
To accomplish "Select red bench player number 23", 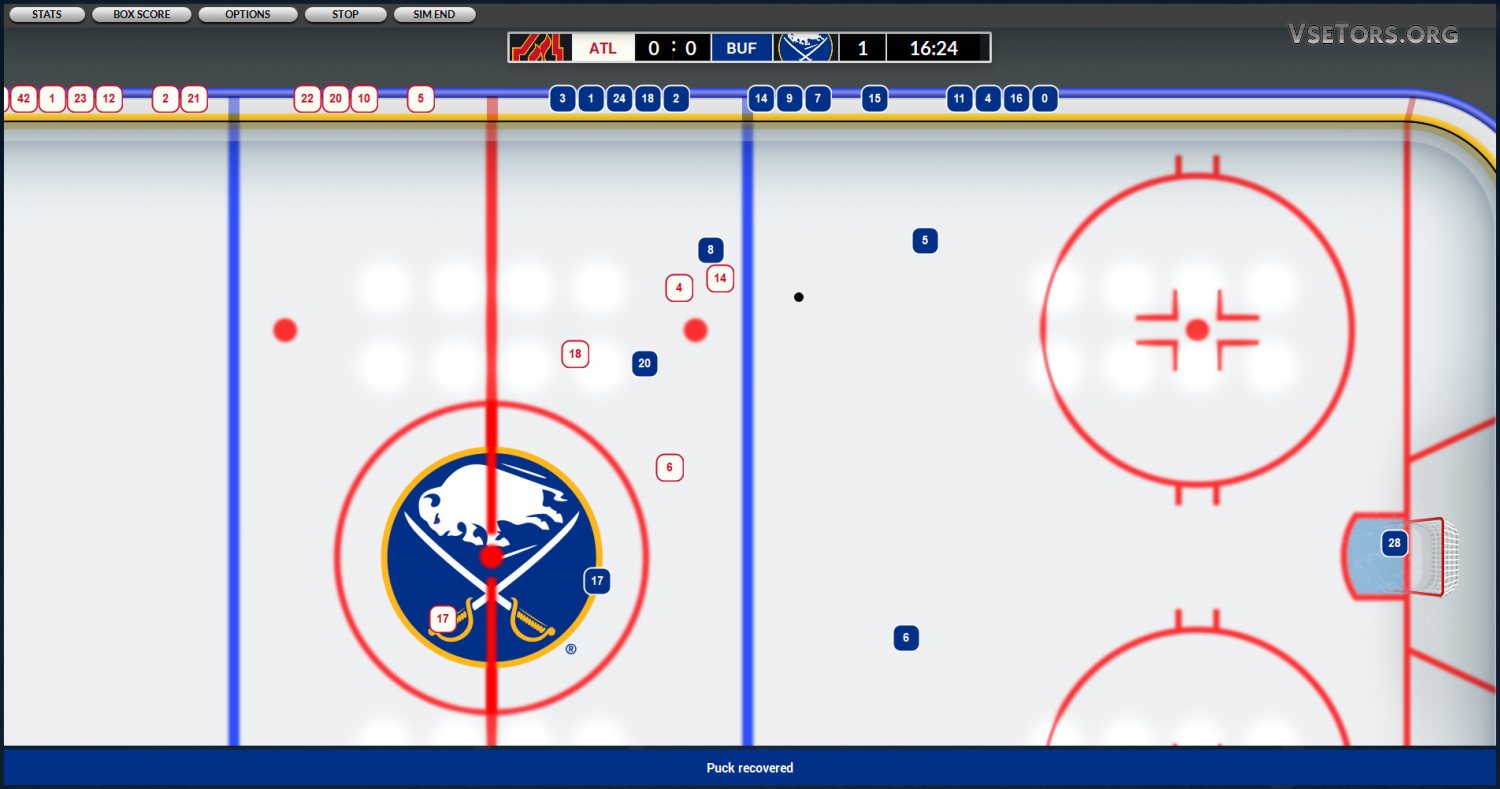I will pos(80,99).
